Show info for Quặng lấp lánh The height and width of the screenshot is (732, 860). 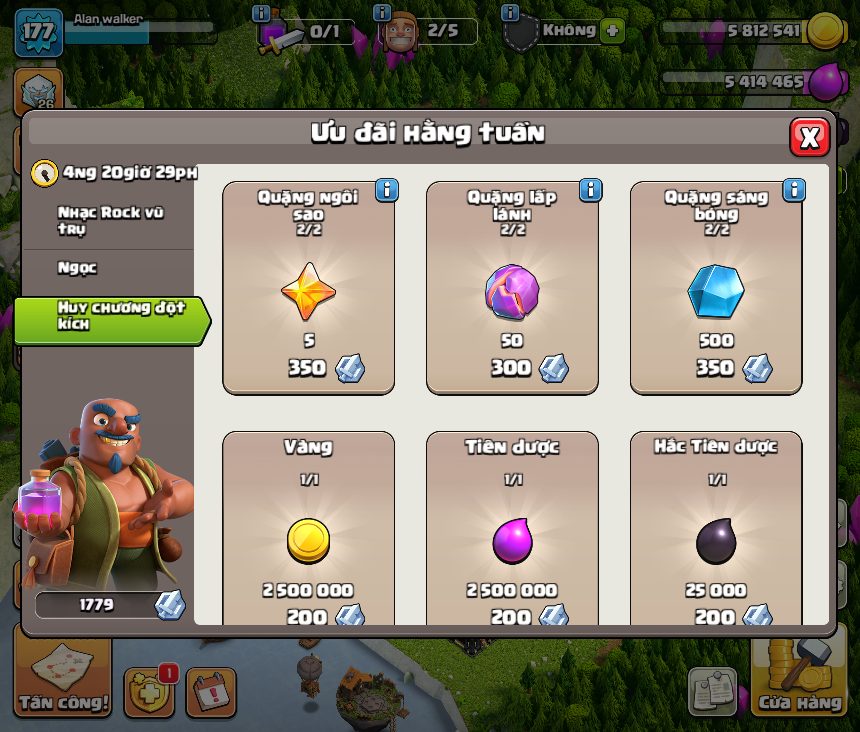590,190
